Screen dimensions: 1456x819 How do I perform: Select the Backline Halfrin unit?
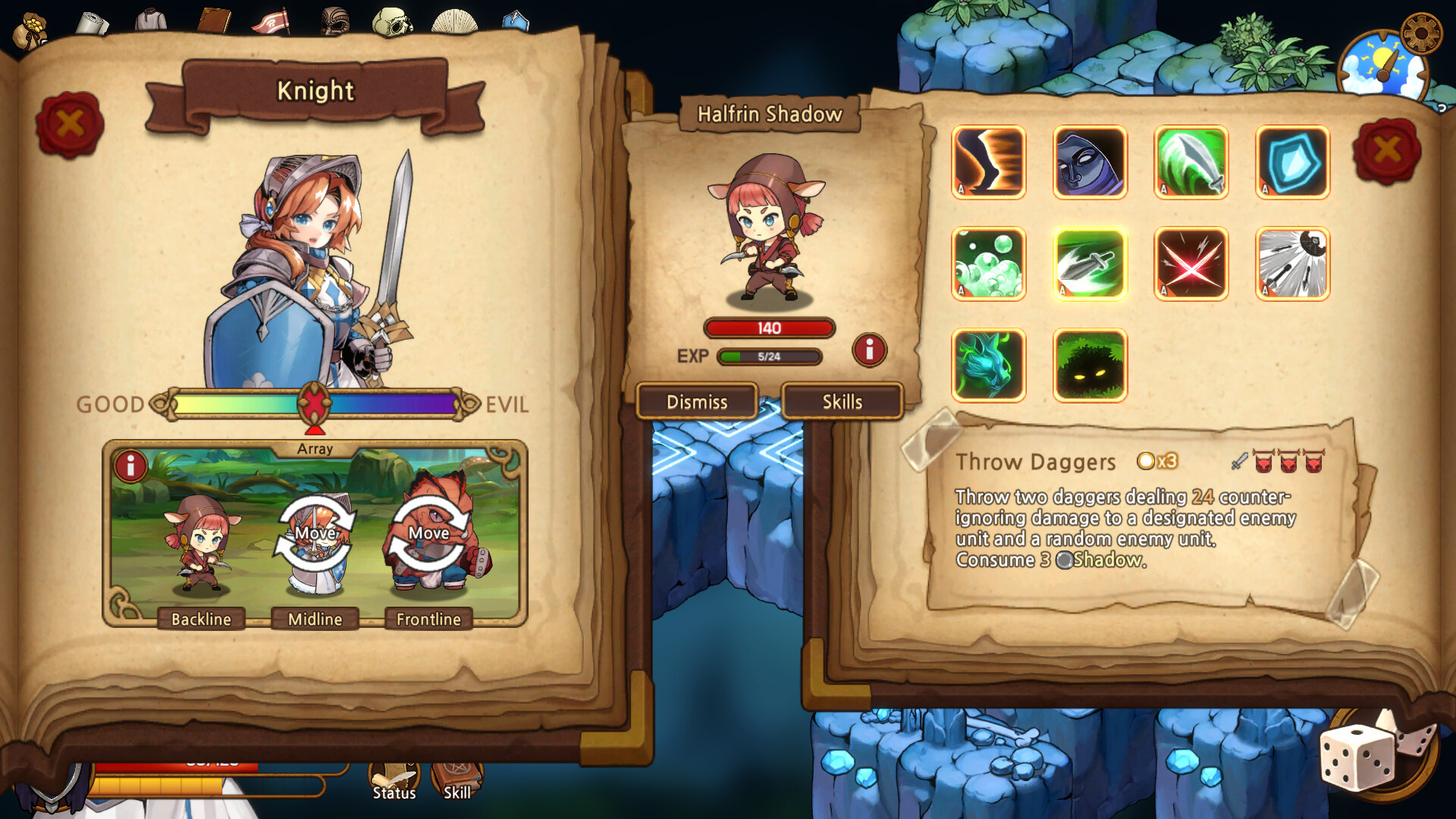(201, 542)
